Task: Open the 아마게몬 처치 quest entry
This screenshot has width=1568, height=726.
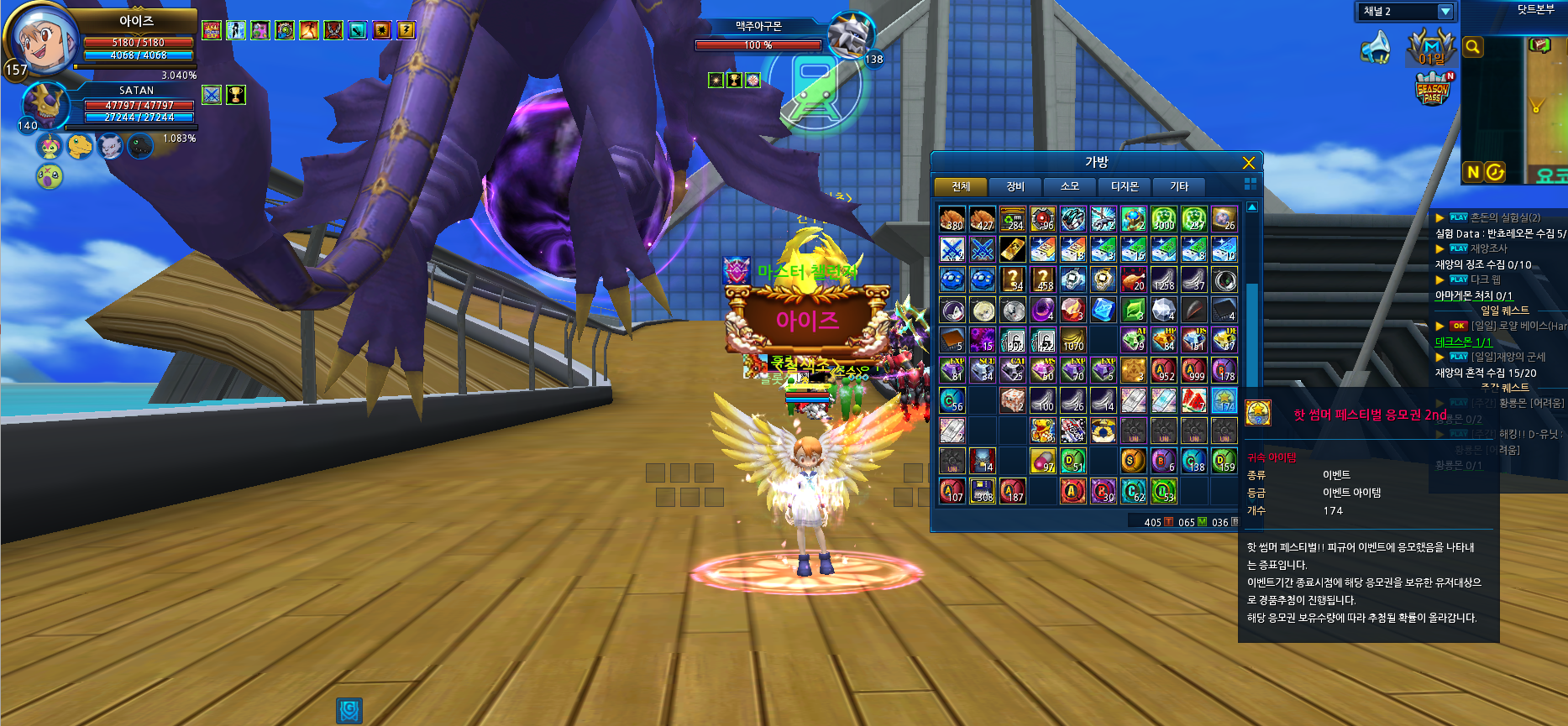Action: coord(1473,295)
